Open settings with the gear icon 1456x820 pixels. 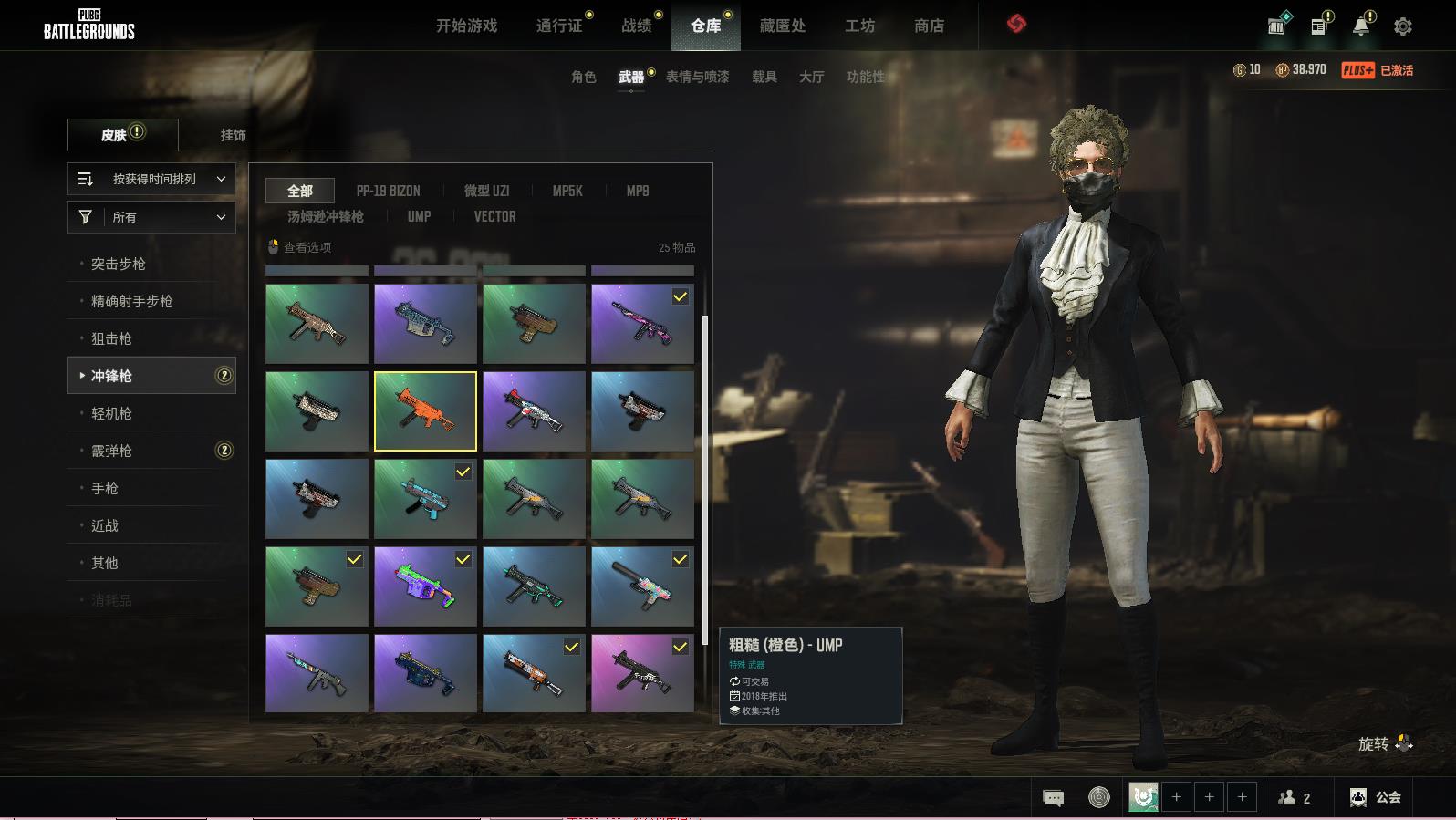1403,26
